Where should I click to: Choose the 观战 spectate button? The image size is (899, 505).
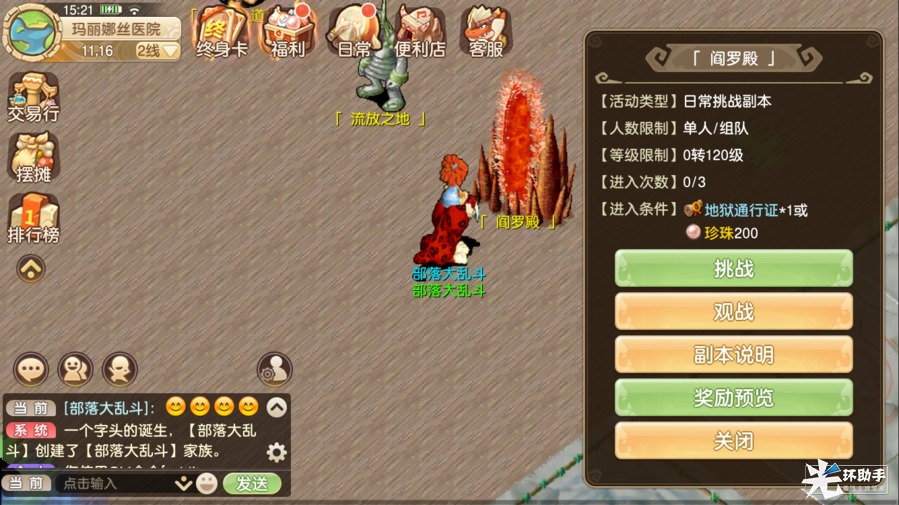pyautogui.click(x=733, y=312)
